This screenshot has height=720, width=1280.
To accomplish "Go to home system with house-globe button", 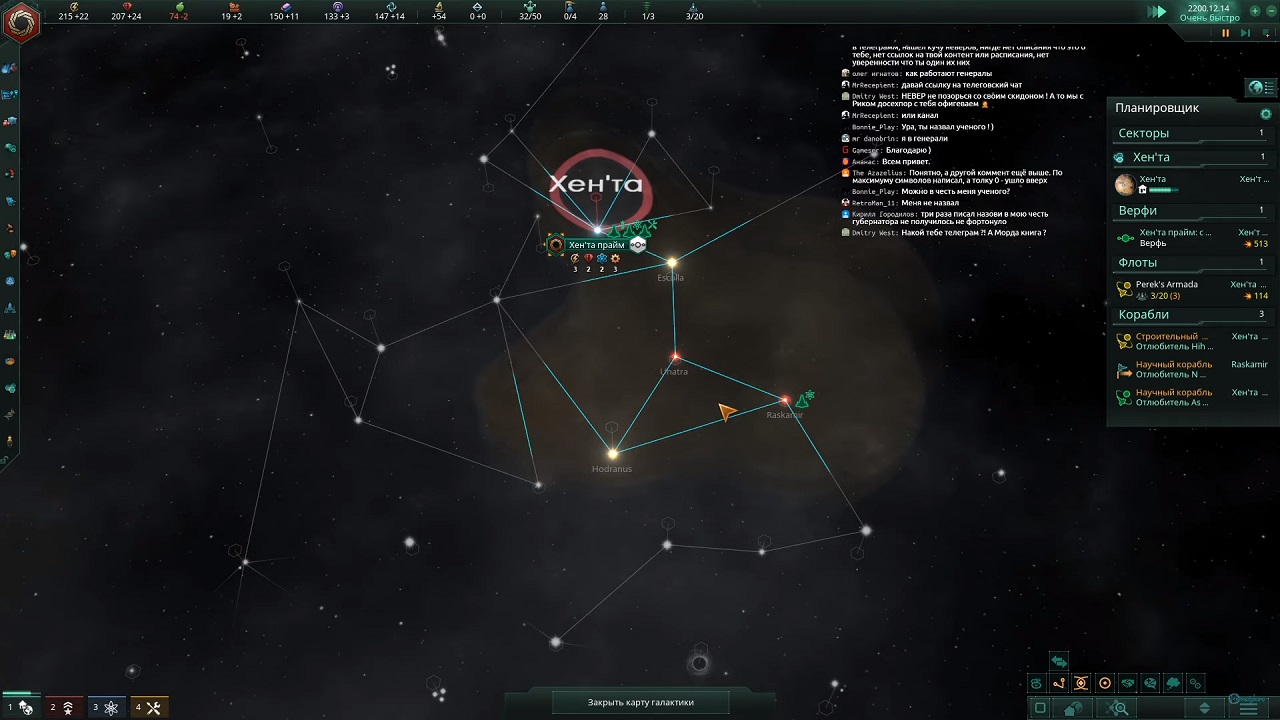I will click(x=1074, y=709).
